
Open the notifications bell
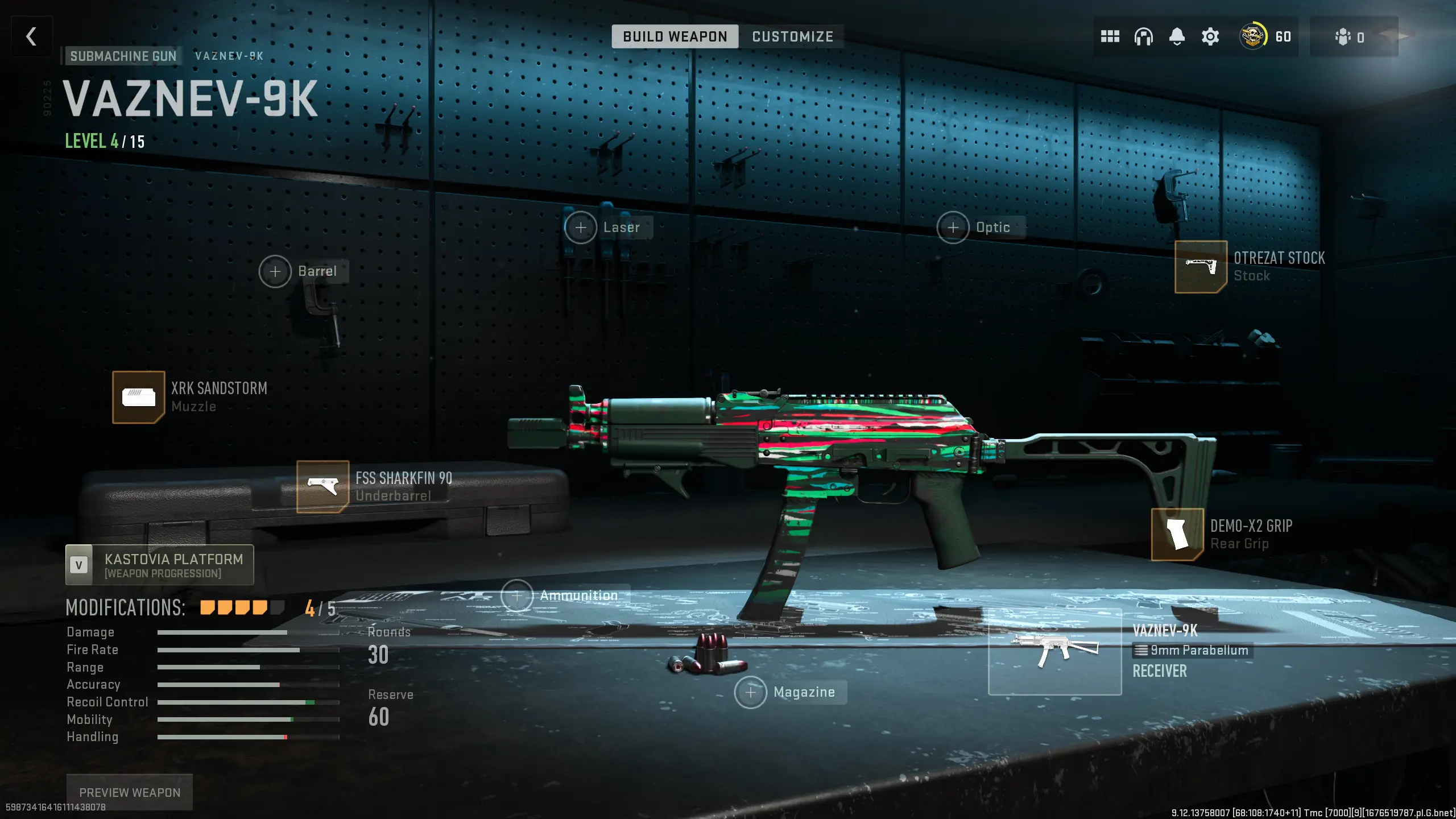1177,36
